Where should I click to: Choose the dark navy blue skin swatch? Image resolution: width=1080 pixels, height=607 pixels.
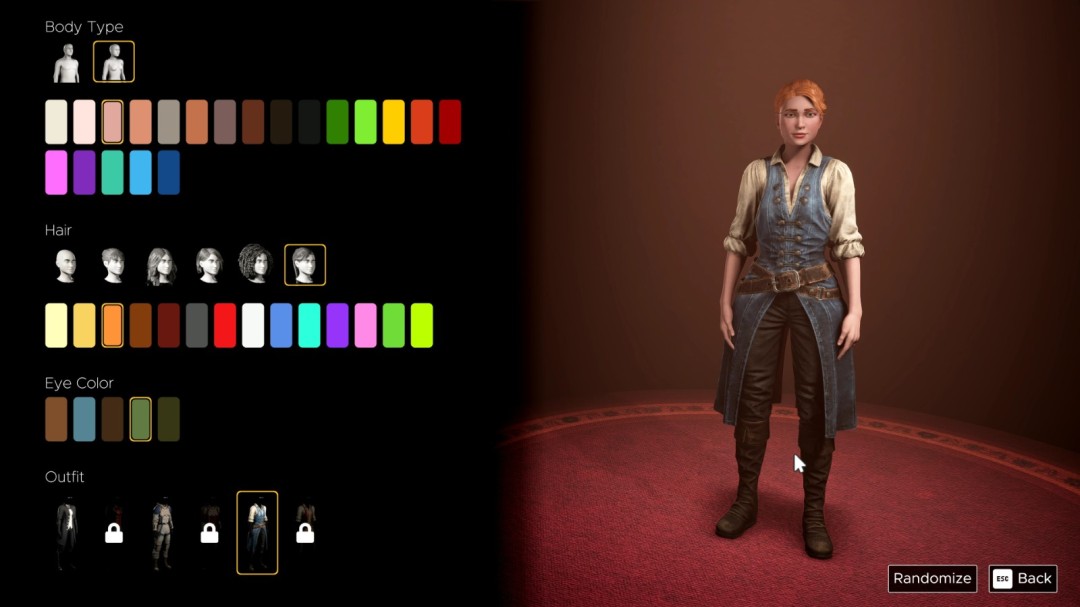[x=169, y=172]
